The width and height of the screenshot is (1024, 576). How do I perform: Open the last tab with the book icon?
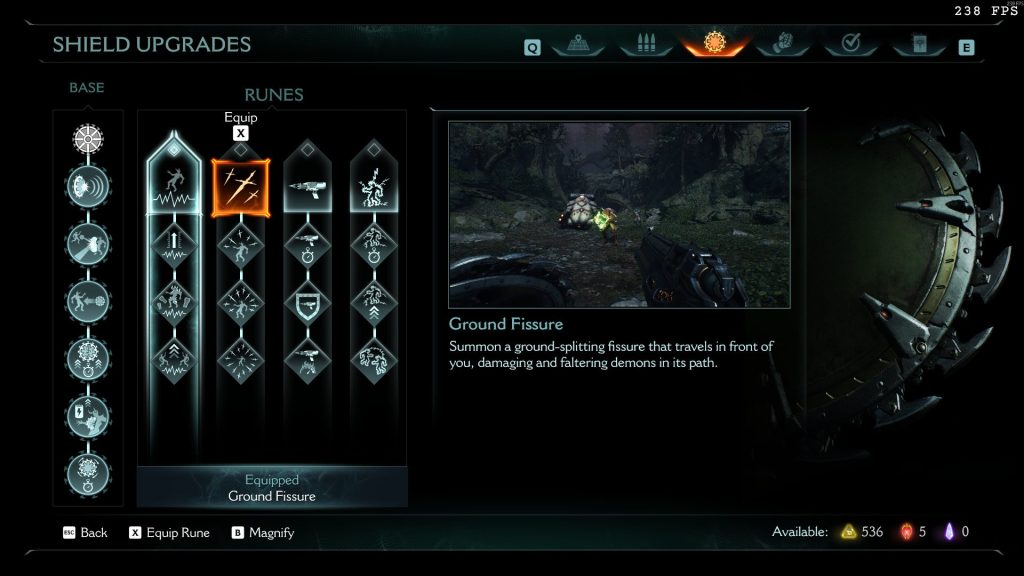pyautogui.click(x=917, y=44)
